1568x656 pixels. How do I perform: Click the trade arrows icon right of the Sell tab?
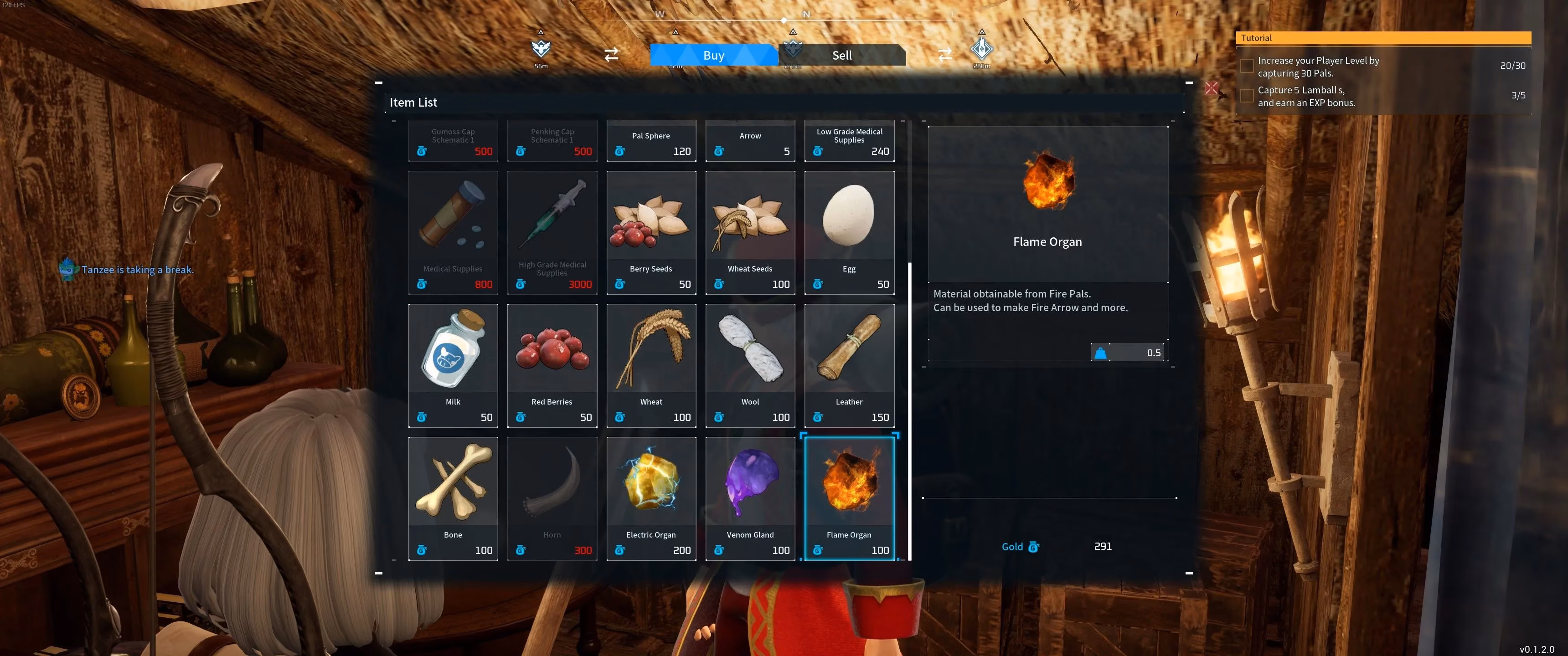coord(944,55)
